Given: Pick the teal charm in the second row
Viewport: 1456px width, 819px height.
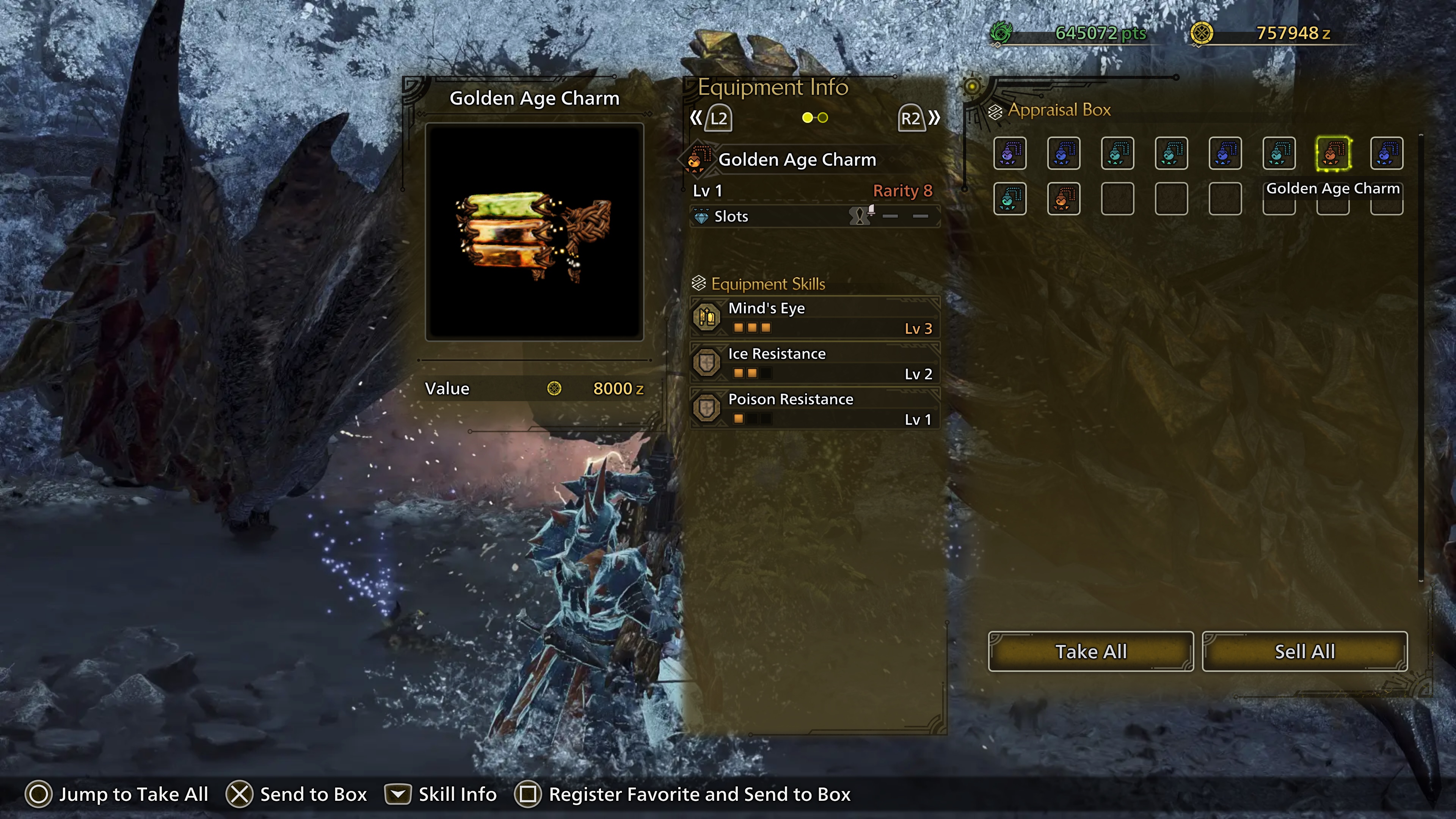Looking at the screenshot, I should coord(1009,199).
